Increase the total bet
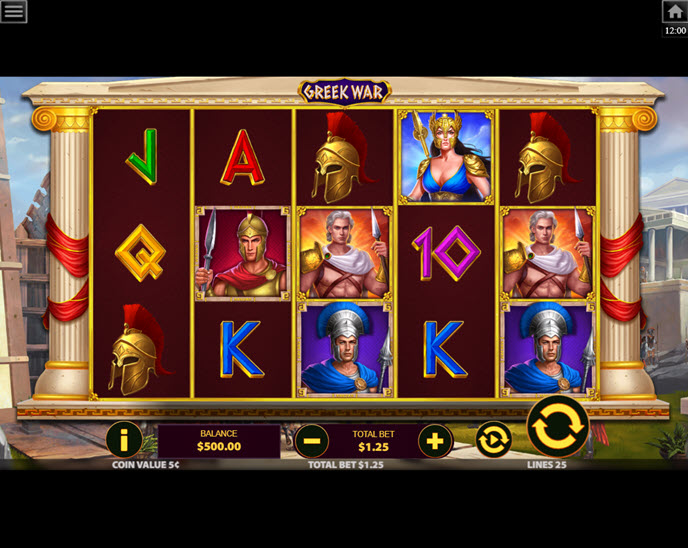 pyautogui.click(x=435, y=440)
